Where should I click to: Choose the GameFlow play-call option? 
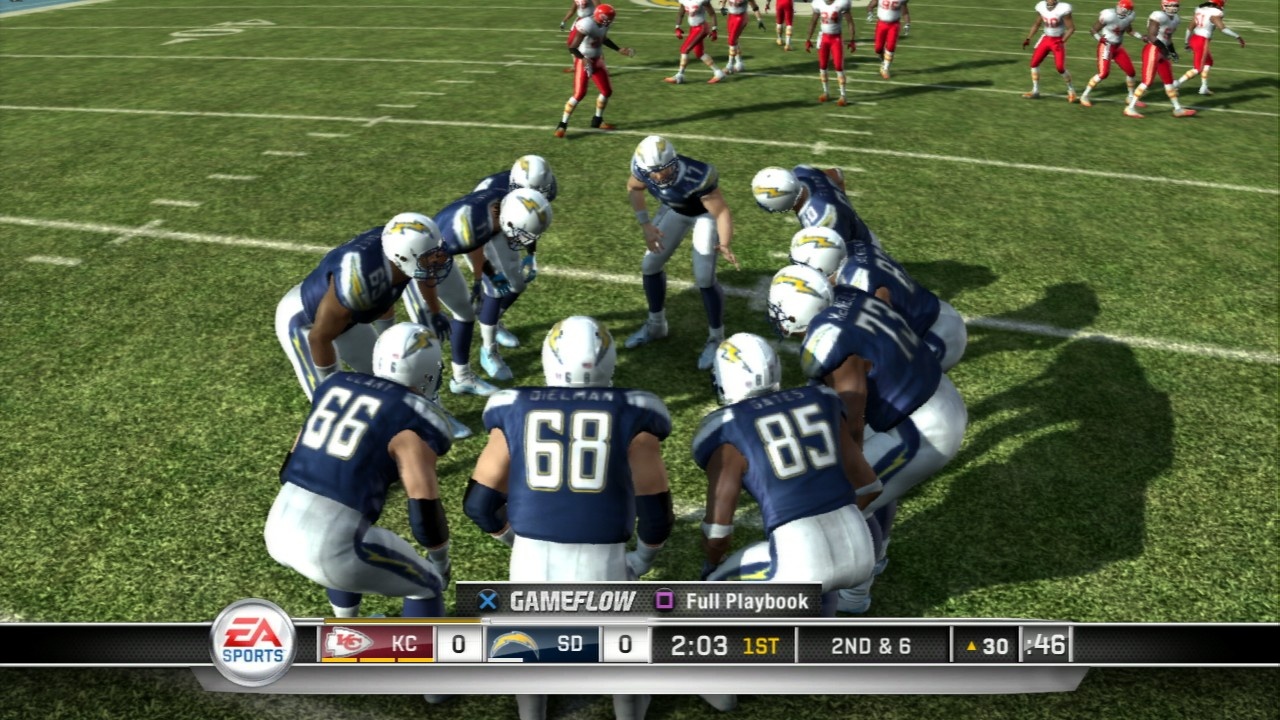tap(558, 601)
